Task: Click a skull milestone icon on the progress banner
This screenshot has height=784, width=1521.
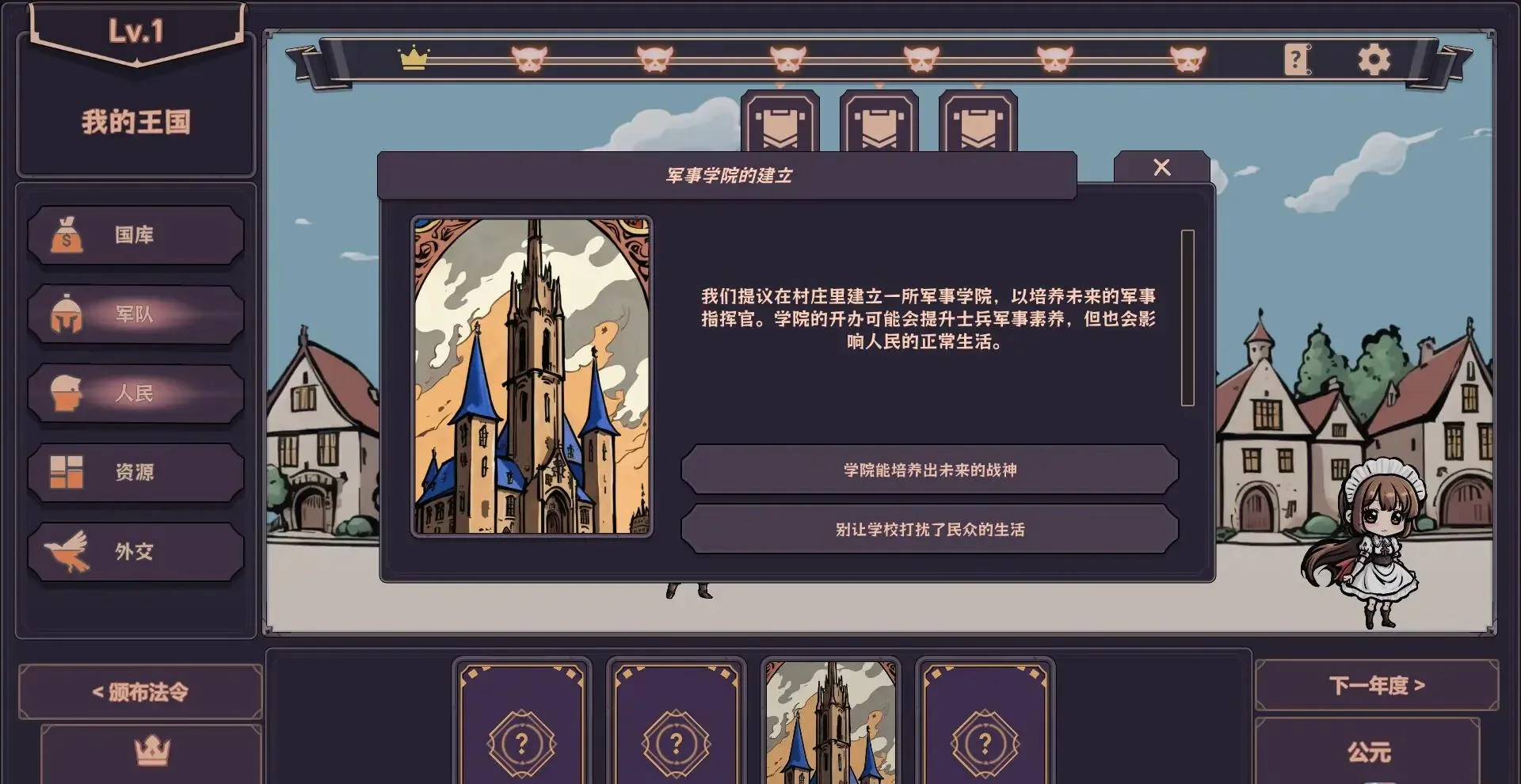Action: point(530,57)
